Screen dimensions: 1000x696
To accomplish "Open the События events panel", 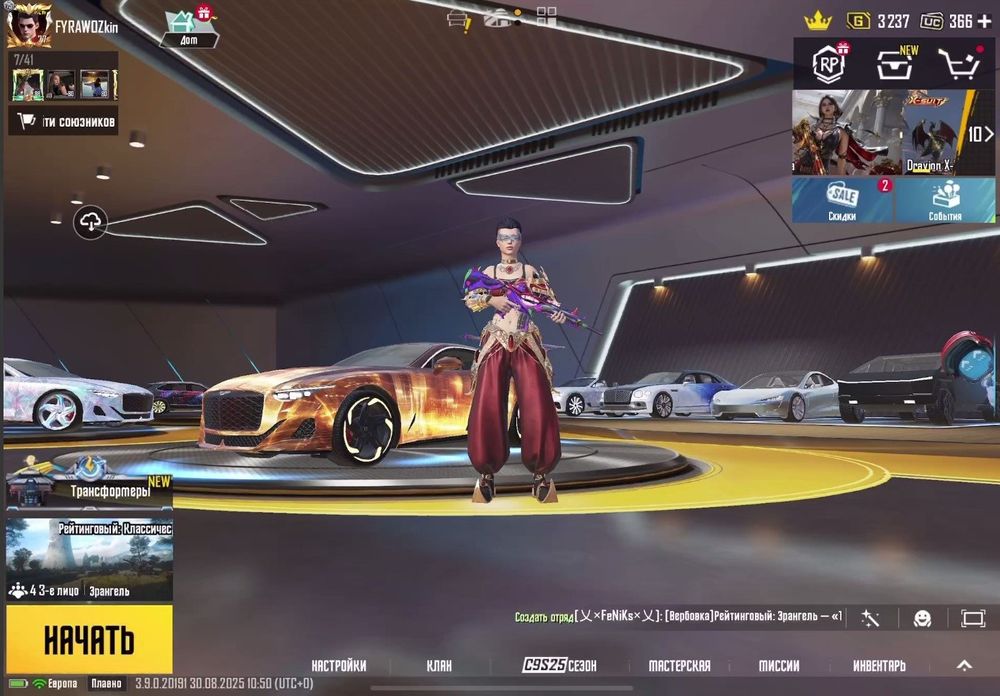I will [x=945, y=200].
